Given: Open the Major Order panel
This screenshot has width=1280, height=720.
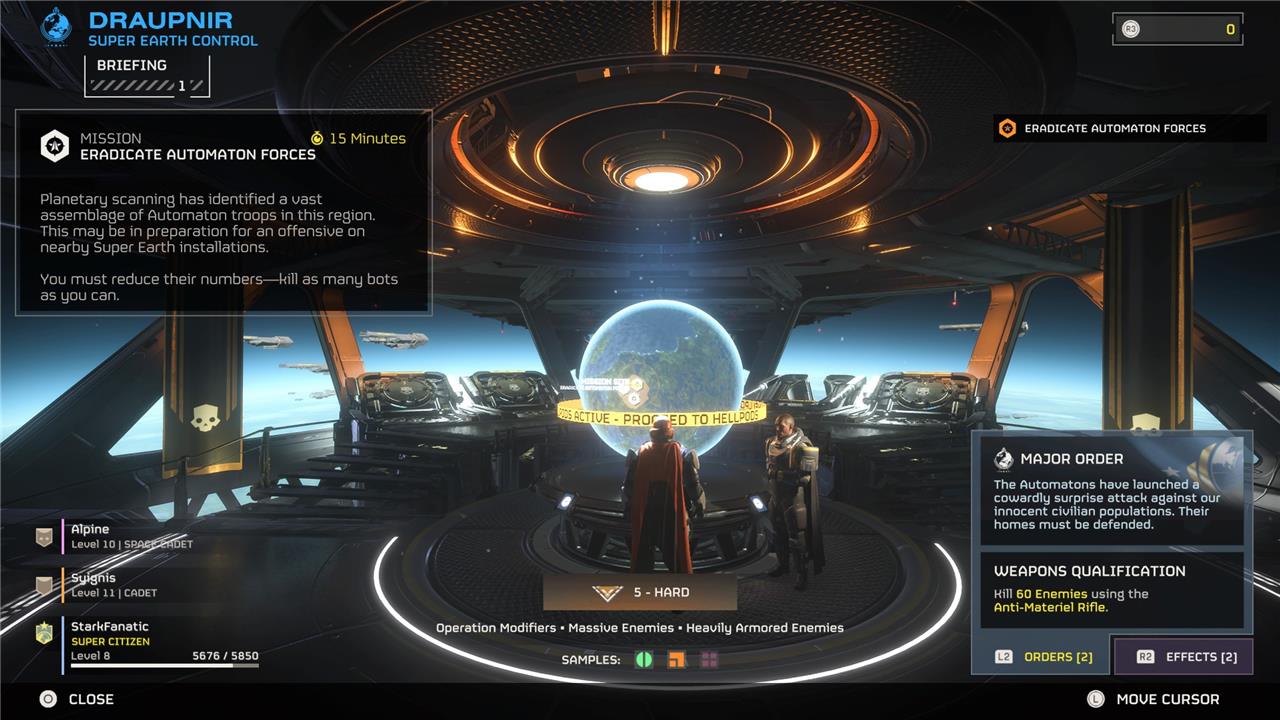Looking at the screenshot, I should (1111, 489).
